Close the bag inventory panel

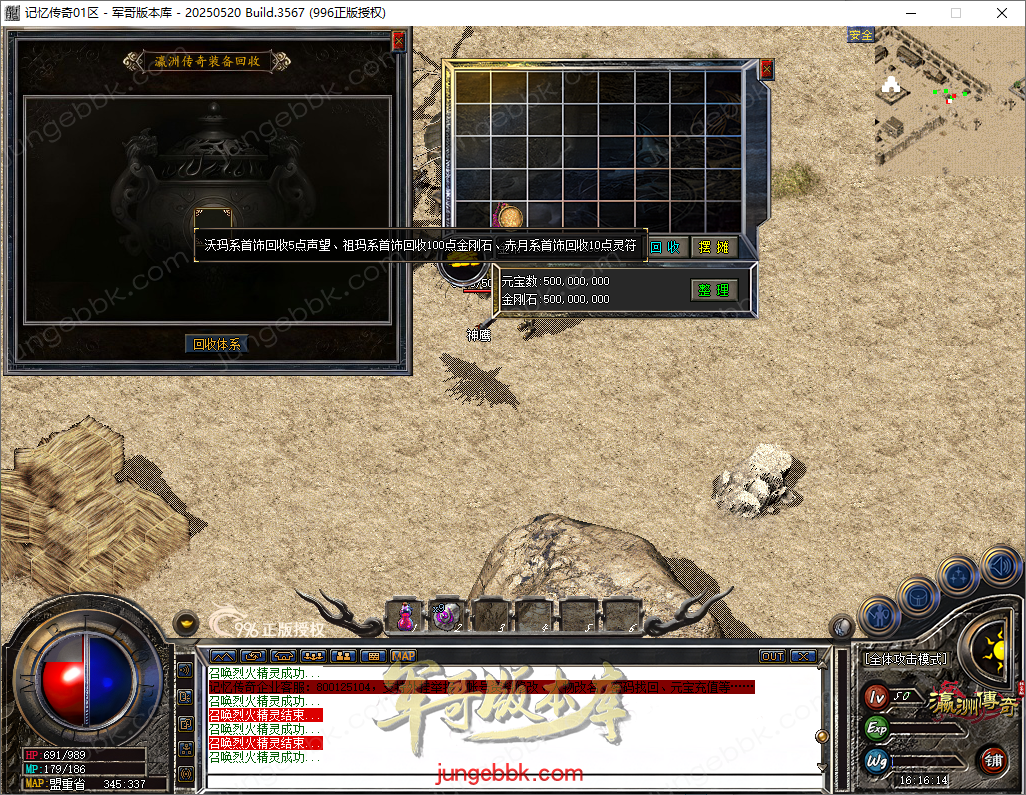click(767, 69)
